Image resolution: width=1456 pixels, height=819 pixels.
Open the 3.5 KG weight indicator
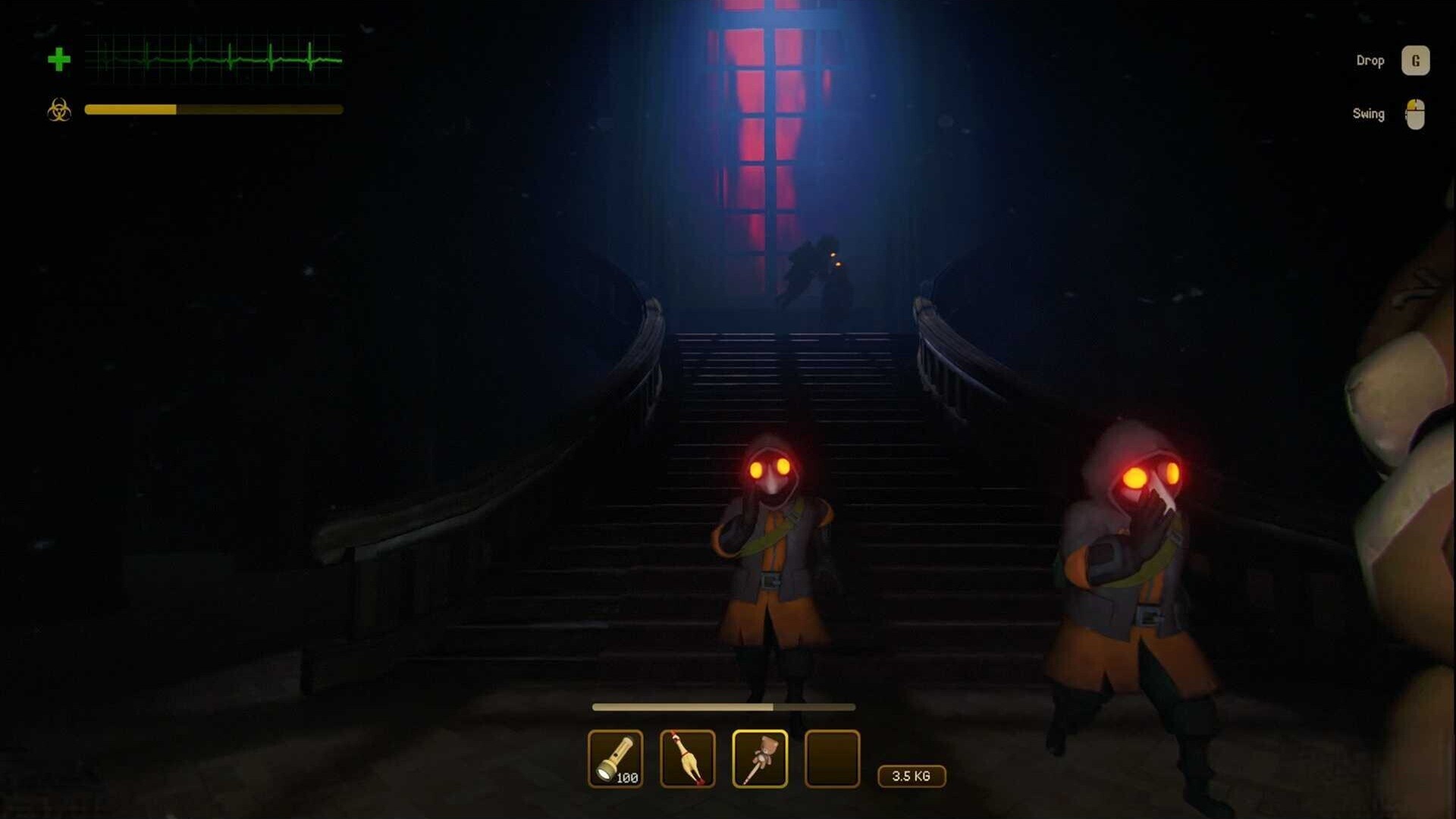[911, 777]
